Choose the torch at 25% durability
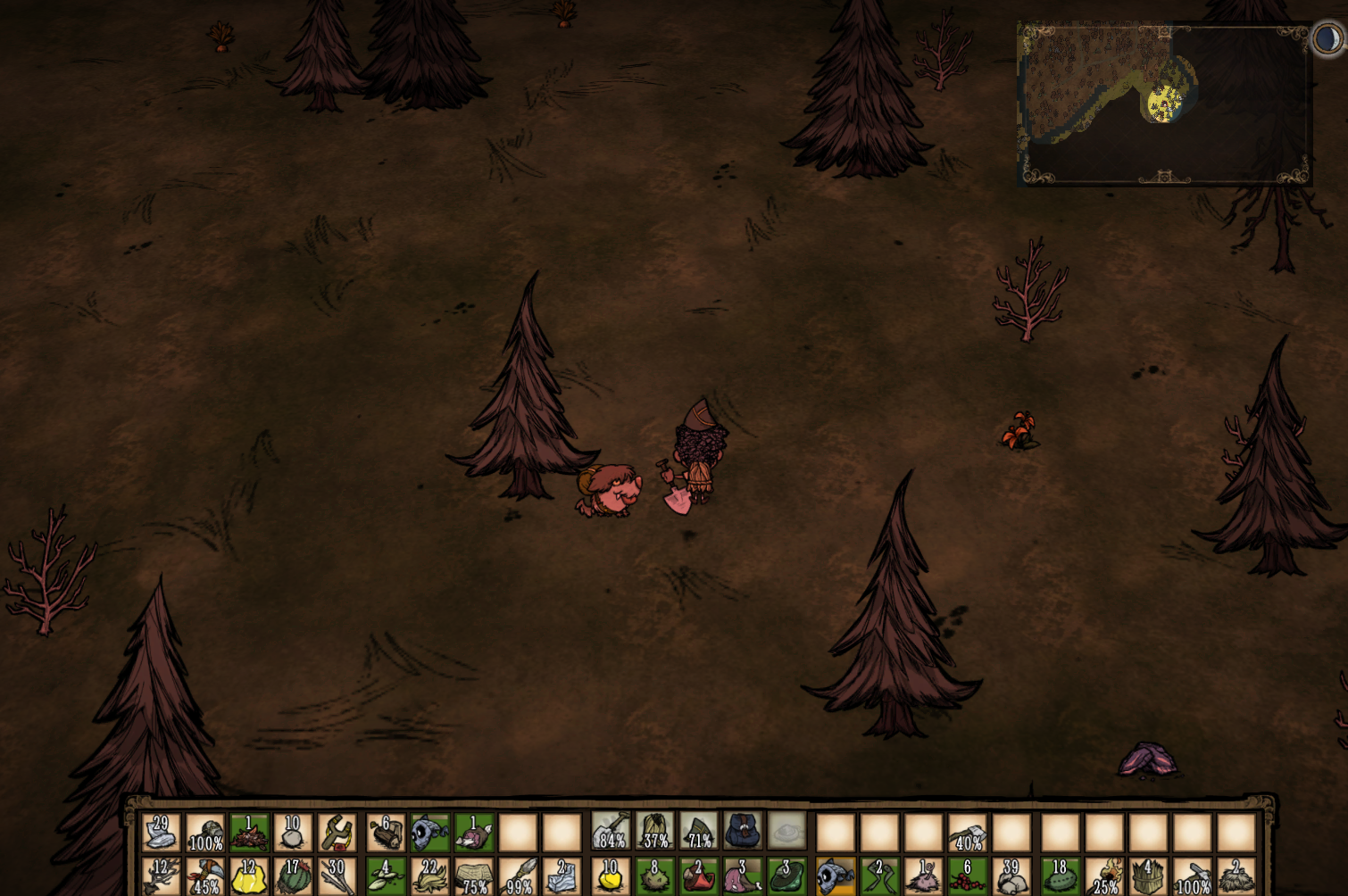The height and width of the screenshot is (896, 1348). [1105, 876]
